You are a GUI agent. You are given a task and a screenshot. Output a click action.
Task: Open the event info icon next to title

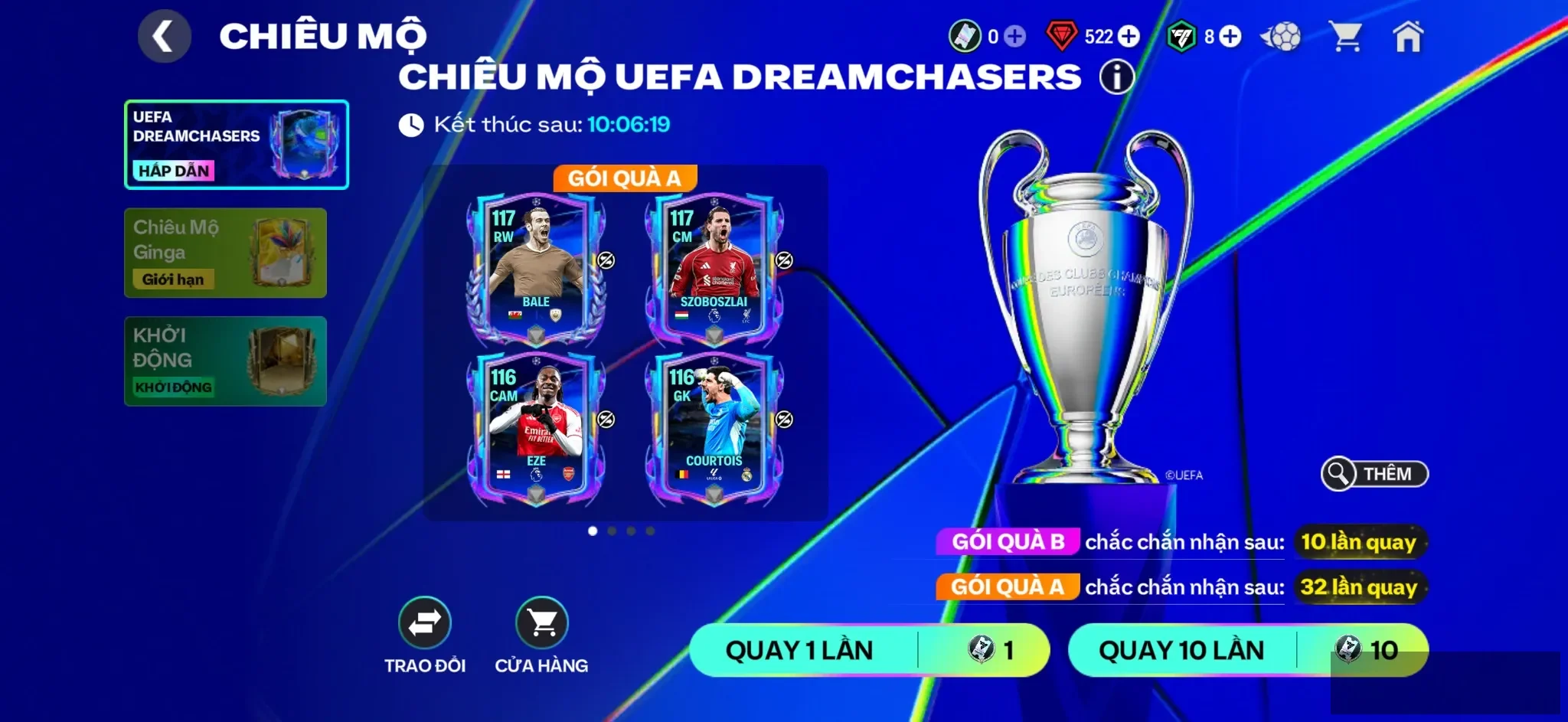pos(1116,77)
